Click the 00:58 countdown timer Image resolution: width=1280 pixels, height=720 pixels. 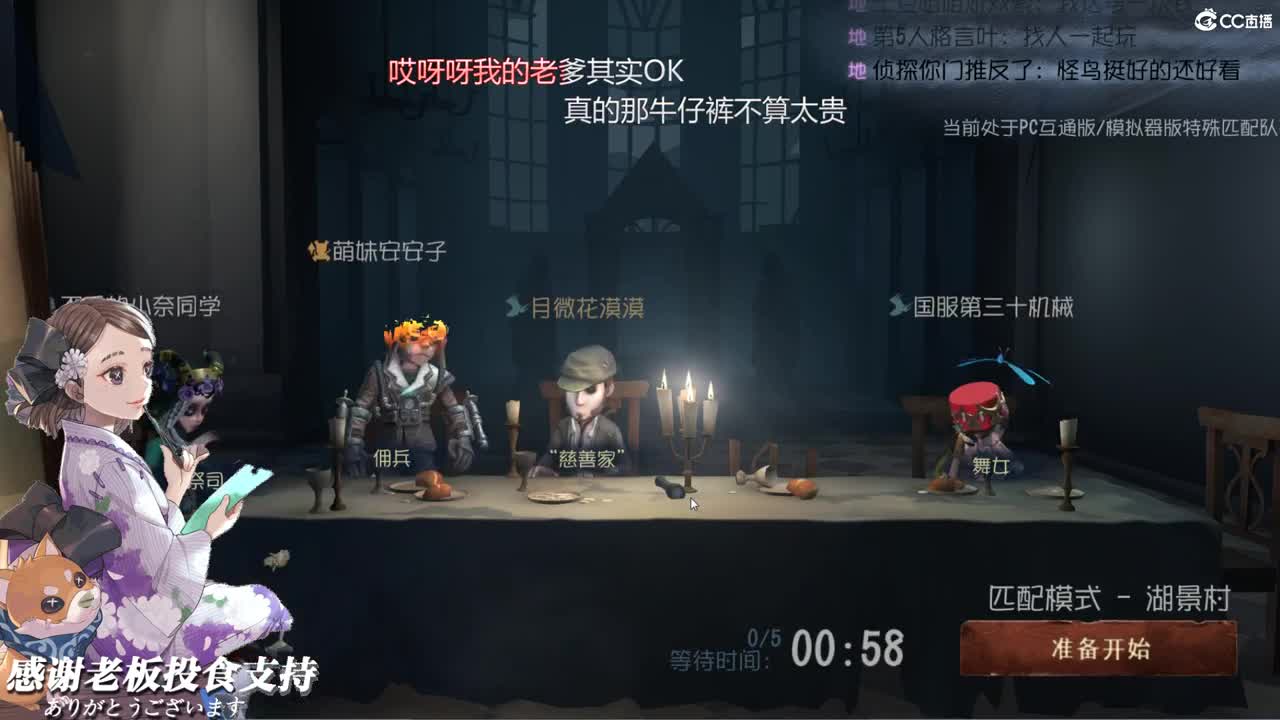[846, 650]
